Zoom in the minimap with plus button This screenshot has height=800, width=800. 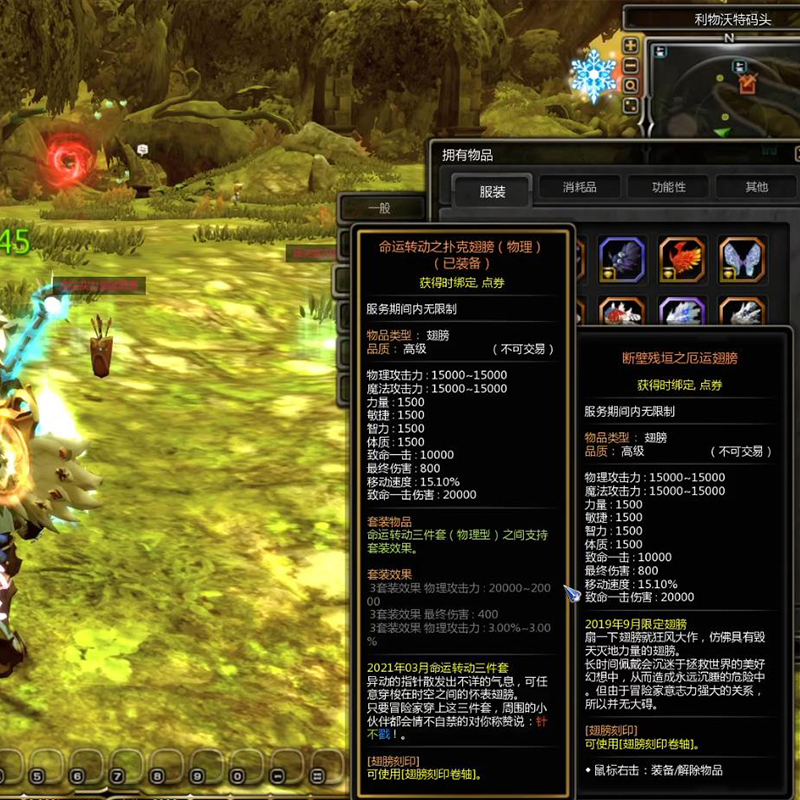pyautogui.click(x=631, y=46)
